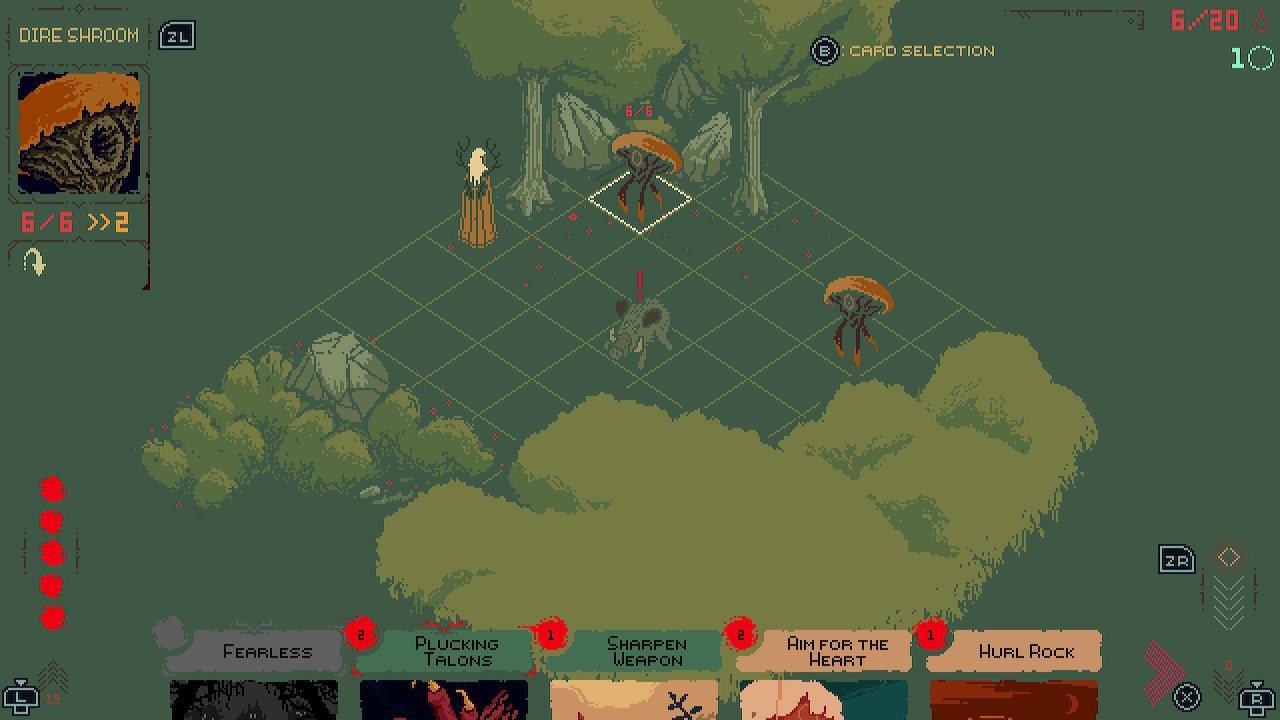Open the Dire Shroom portrait panel

[x=79, y=133]
